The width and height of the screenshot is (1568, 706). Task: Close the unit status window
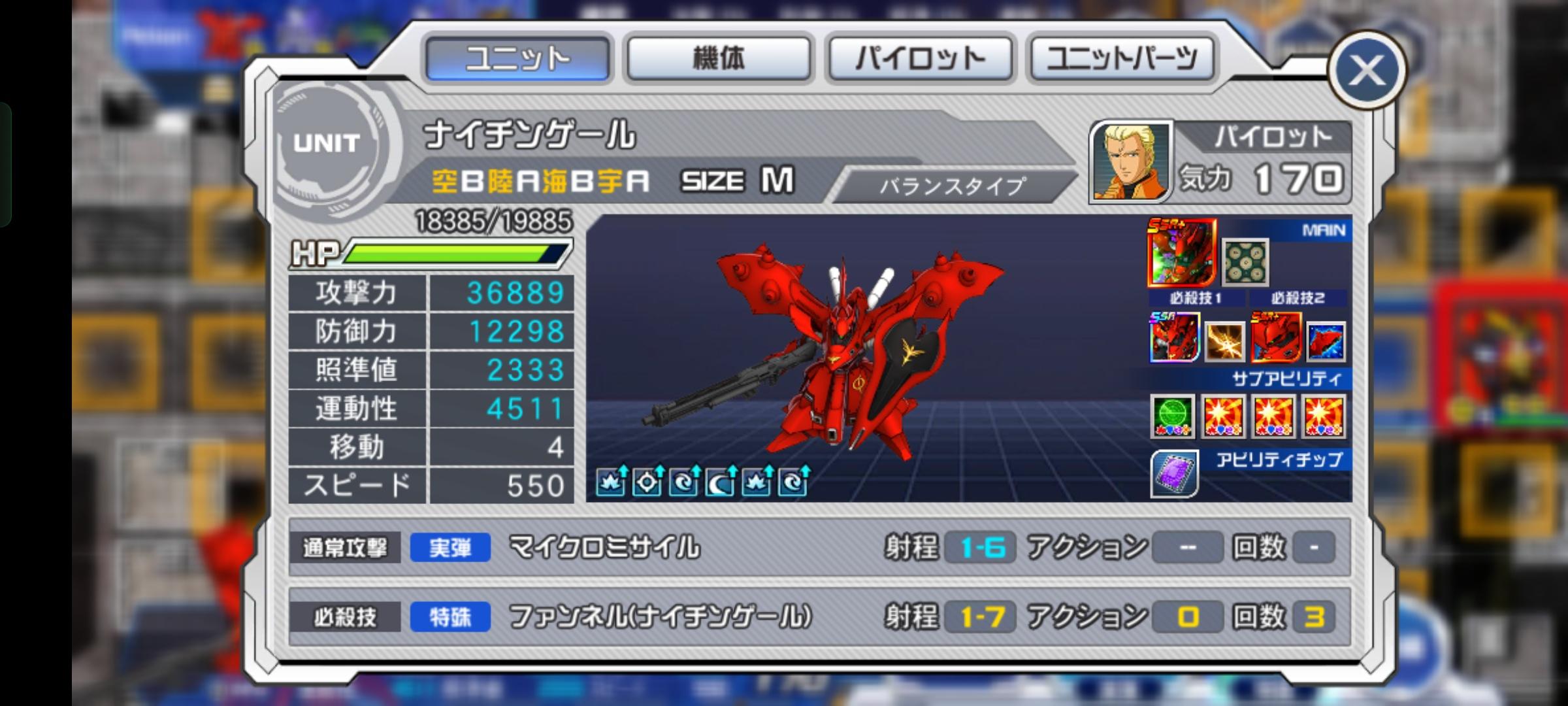click(1366, 70)
